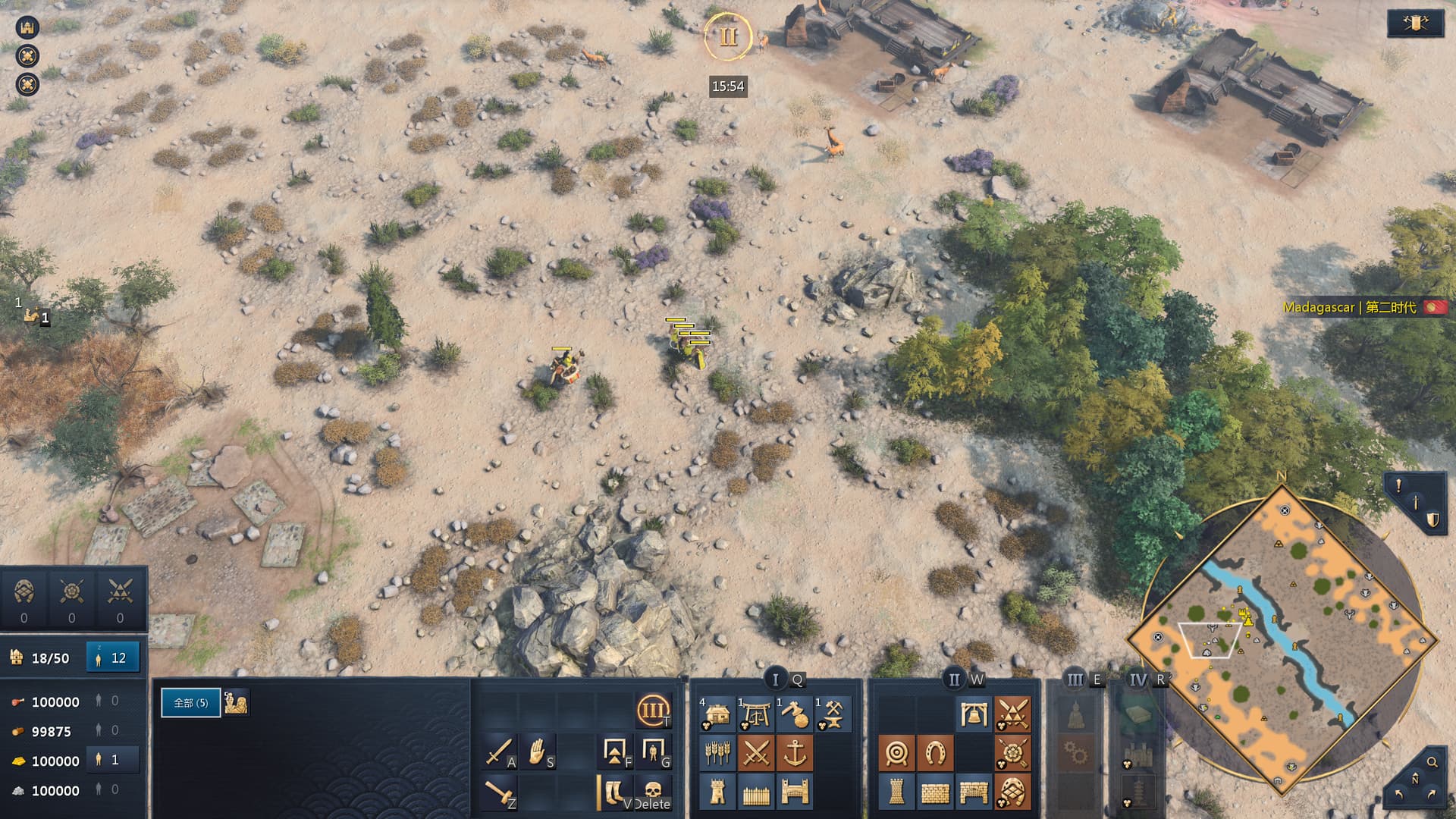This screenshot has height=819, width=1456.
Task: Build a mining camp with the anvil icon
Action: click(x=833, y=714)
